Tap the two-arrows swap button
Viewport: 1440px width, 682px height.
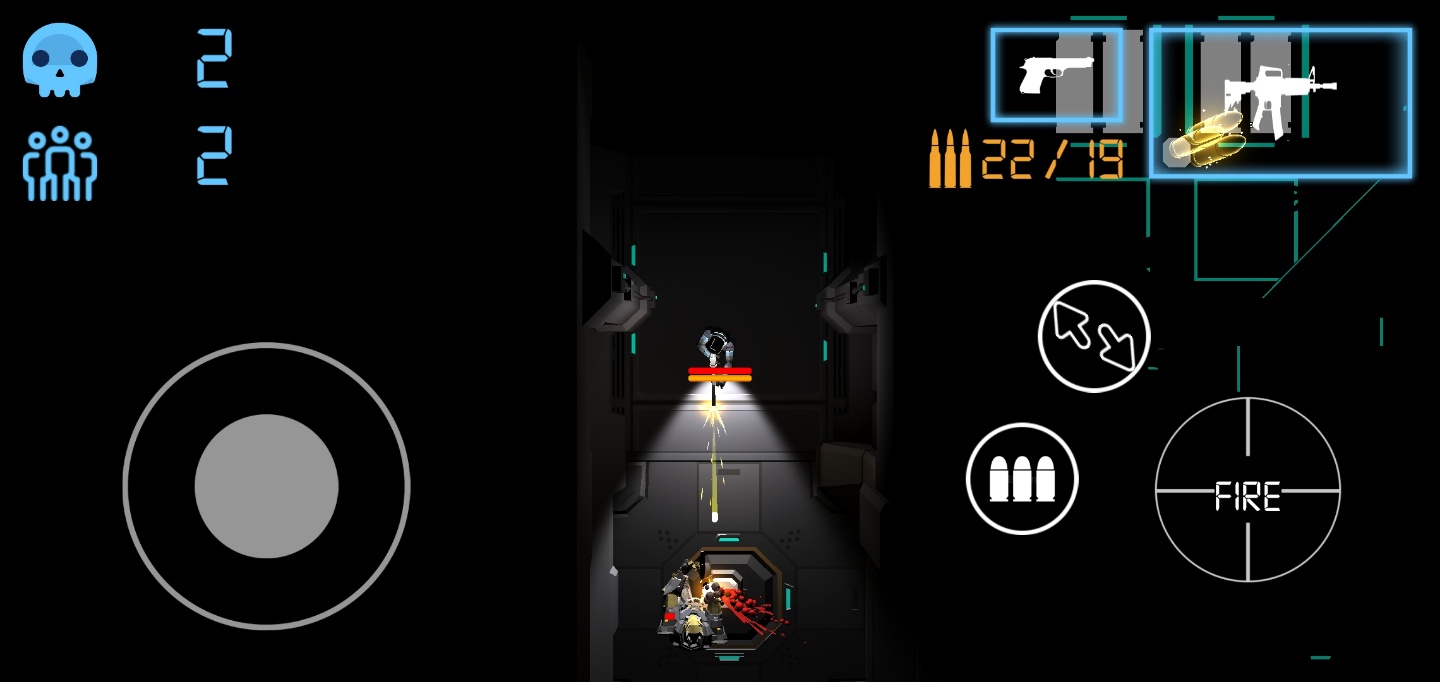[x=1094, y=336]
